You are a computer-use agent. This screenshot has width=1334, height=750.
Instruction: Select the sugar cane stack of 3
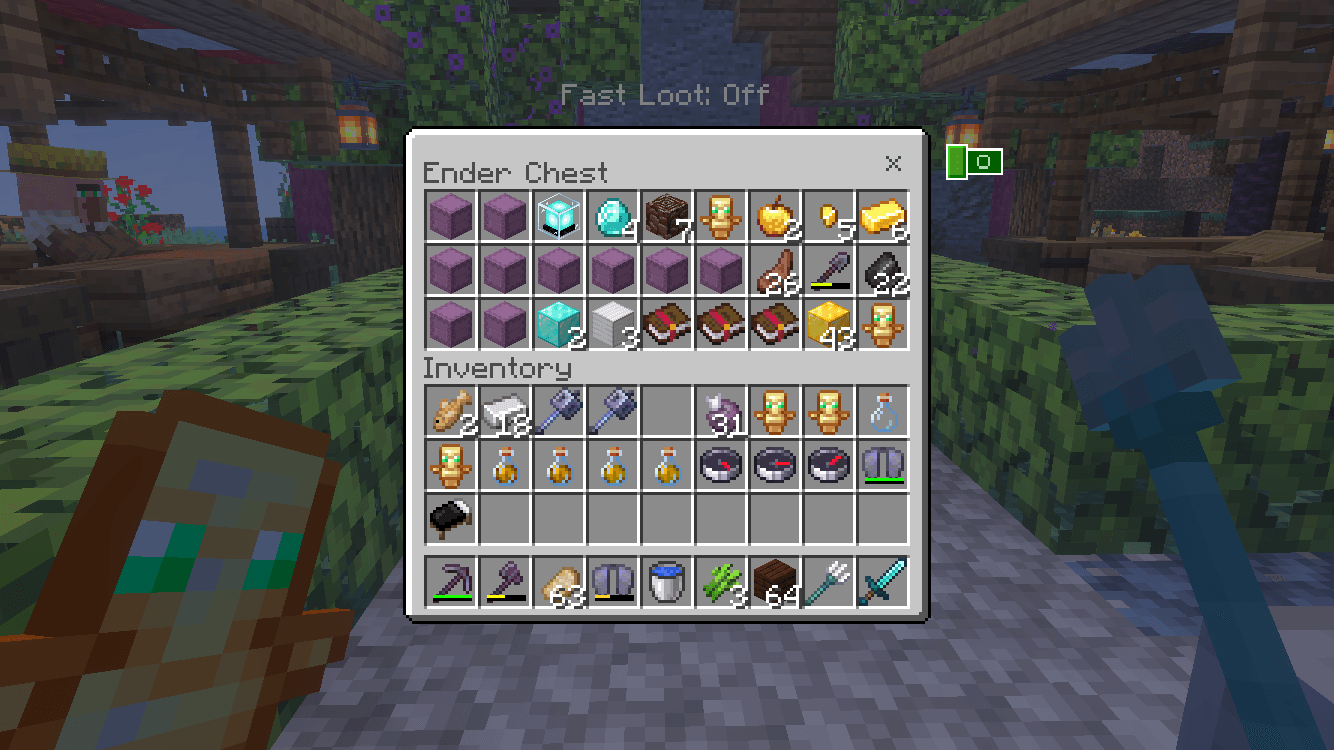pos(721,585)
